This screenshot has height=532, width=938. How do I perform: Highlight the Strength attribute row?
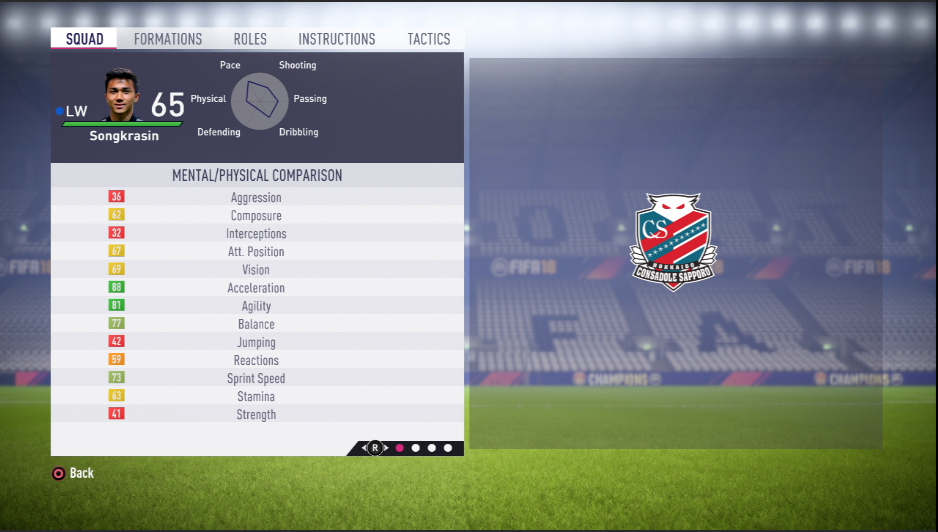(257, 415)
